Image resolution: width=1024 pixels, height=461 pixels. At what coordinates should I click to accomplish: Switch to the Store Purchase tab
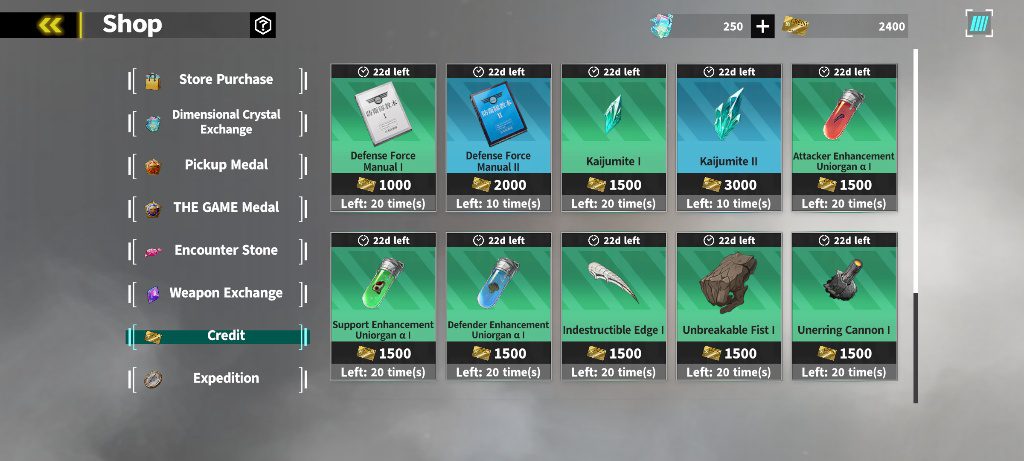click(219, 80)
